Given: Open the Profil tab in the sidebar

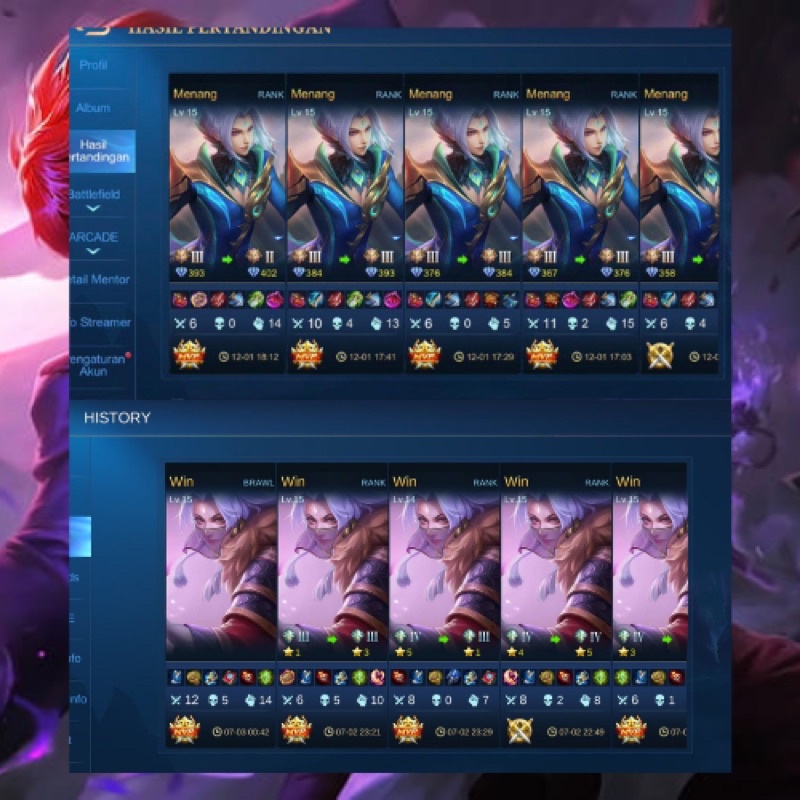Looking at the screenshot, I should pos(93,66).
